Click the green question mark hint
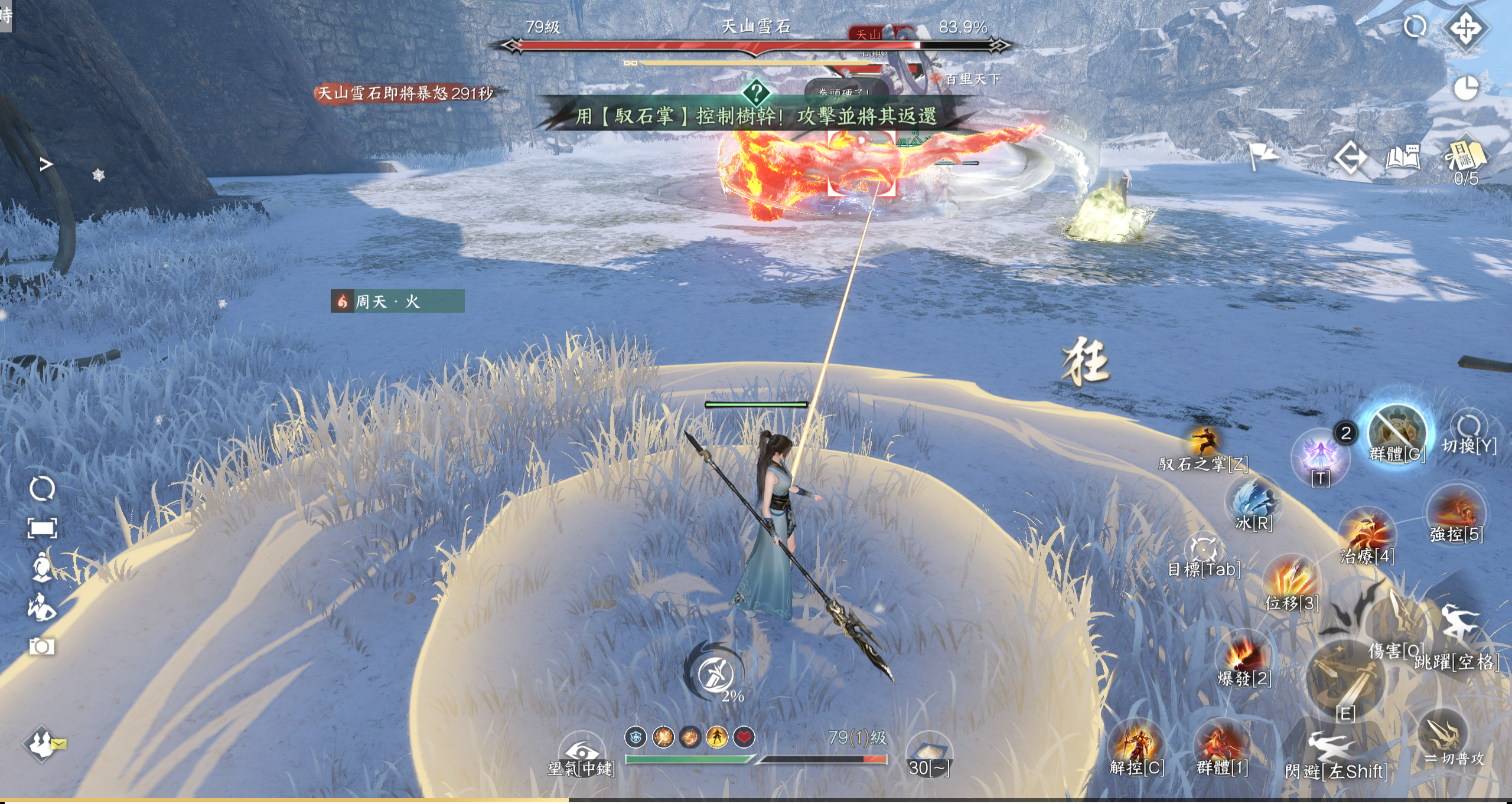 click(x=756, y=93)
